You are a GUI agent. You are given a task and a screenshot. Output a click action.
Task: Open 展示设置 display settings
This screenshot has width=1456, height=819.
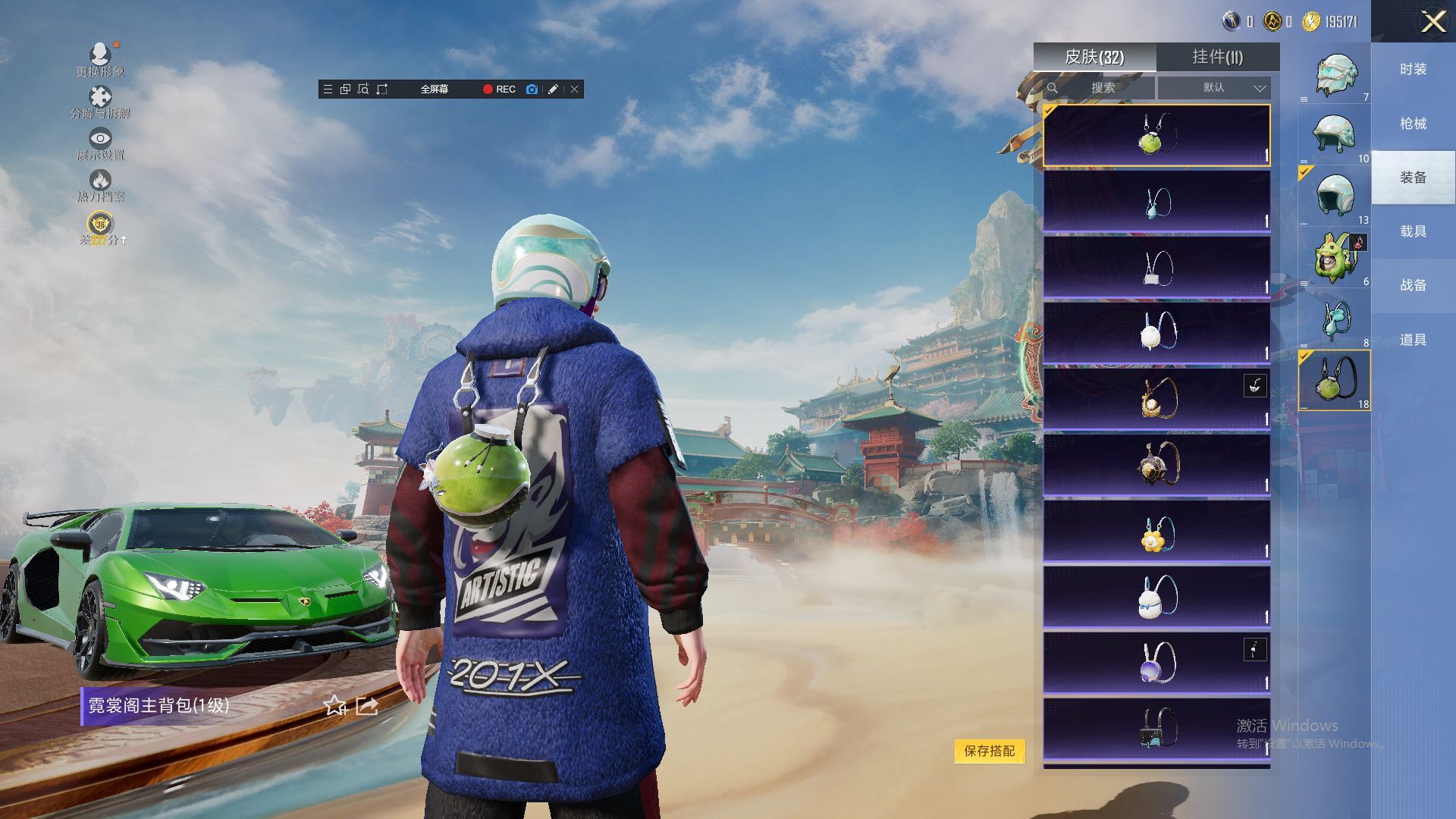pos(100,143)
